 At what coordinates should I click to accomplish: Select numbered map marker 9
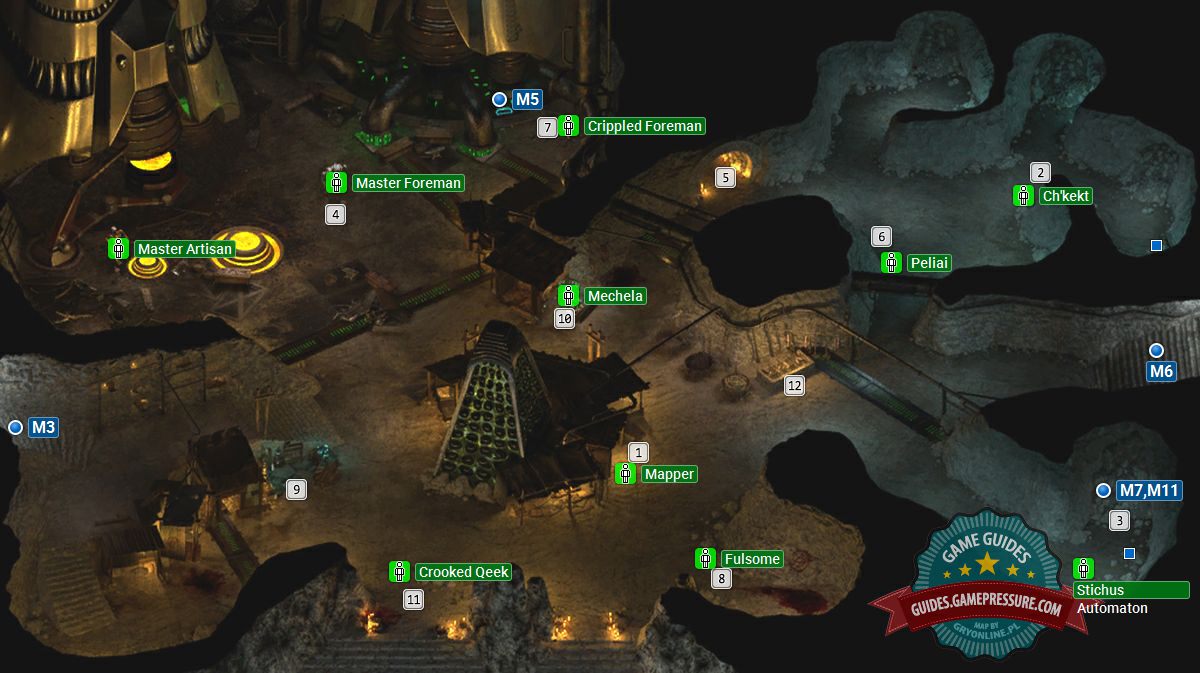coord(295,489)
